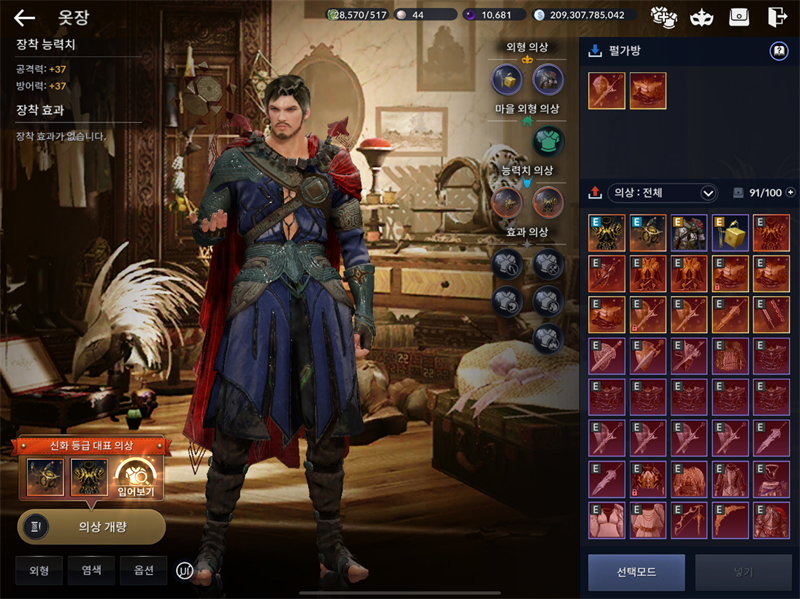
Task: Open the paw prints icon in top bar
Action: tap(663, 17)
